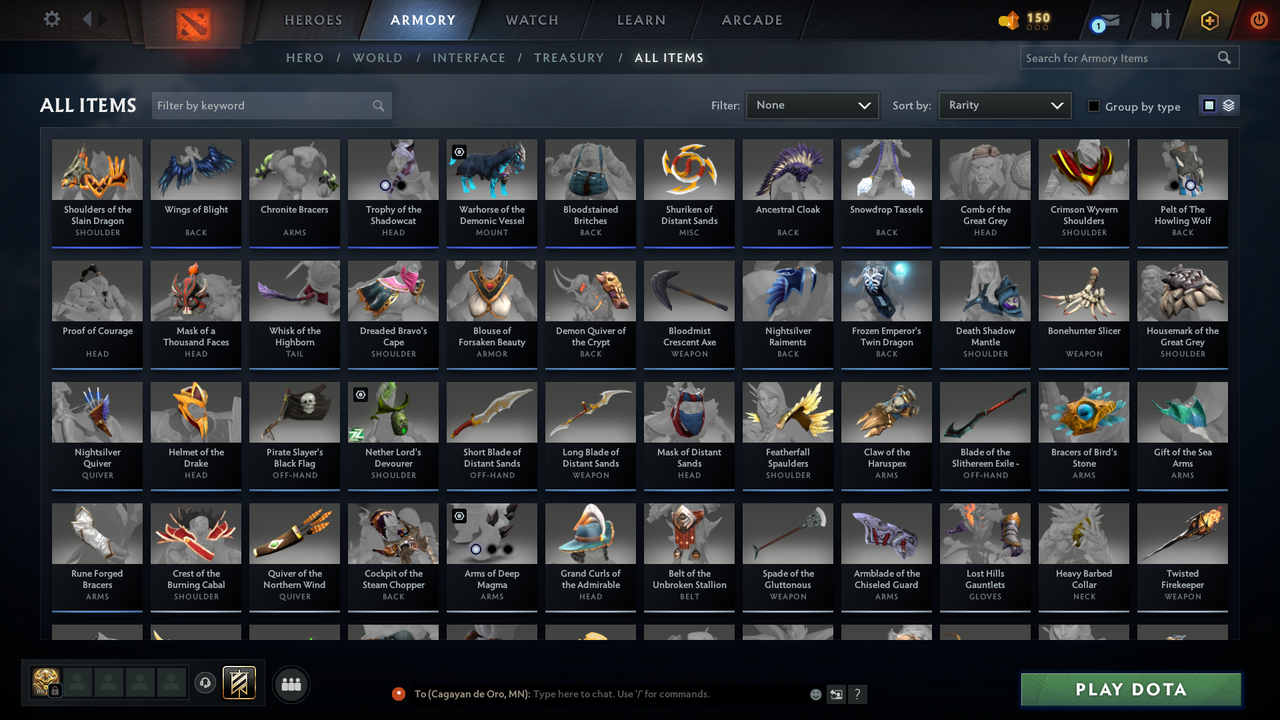Open the notifications mailbox with the 1 badge

pos(1103,19)
